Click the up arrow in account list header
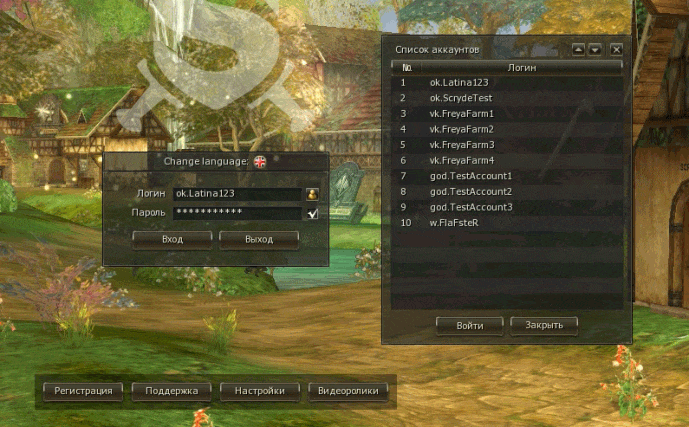Screen dimensions: 689x427 tap(578, 48)
